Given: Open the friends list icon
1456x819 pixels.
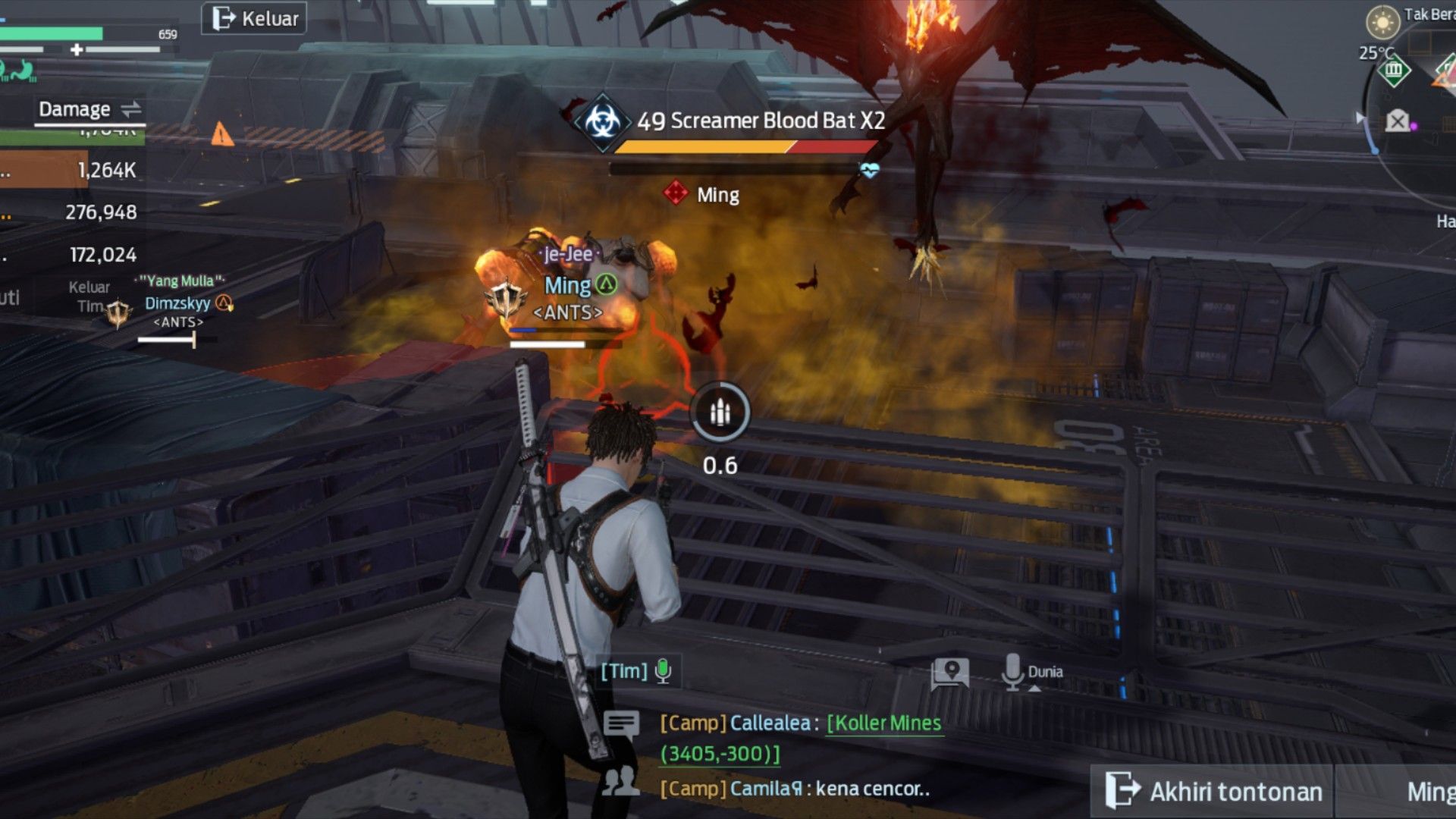Looking at the screenshot, I should pos(621,781).
